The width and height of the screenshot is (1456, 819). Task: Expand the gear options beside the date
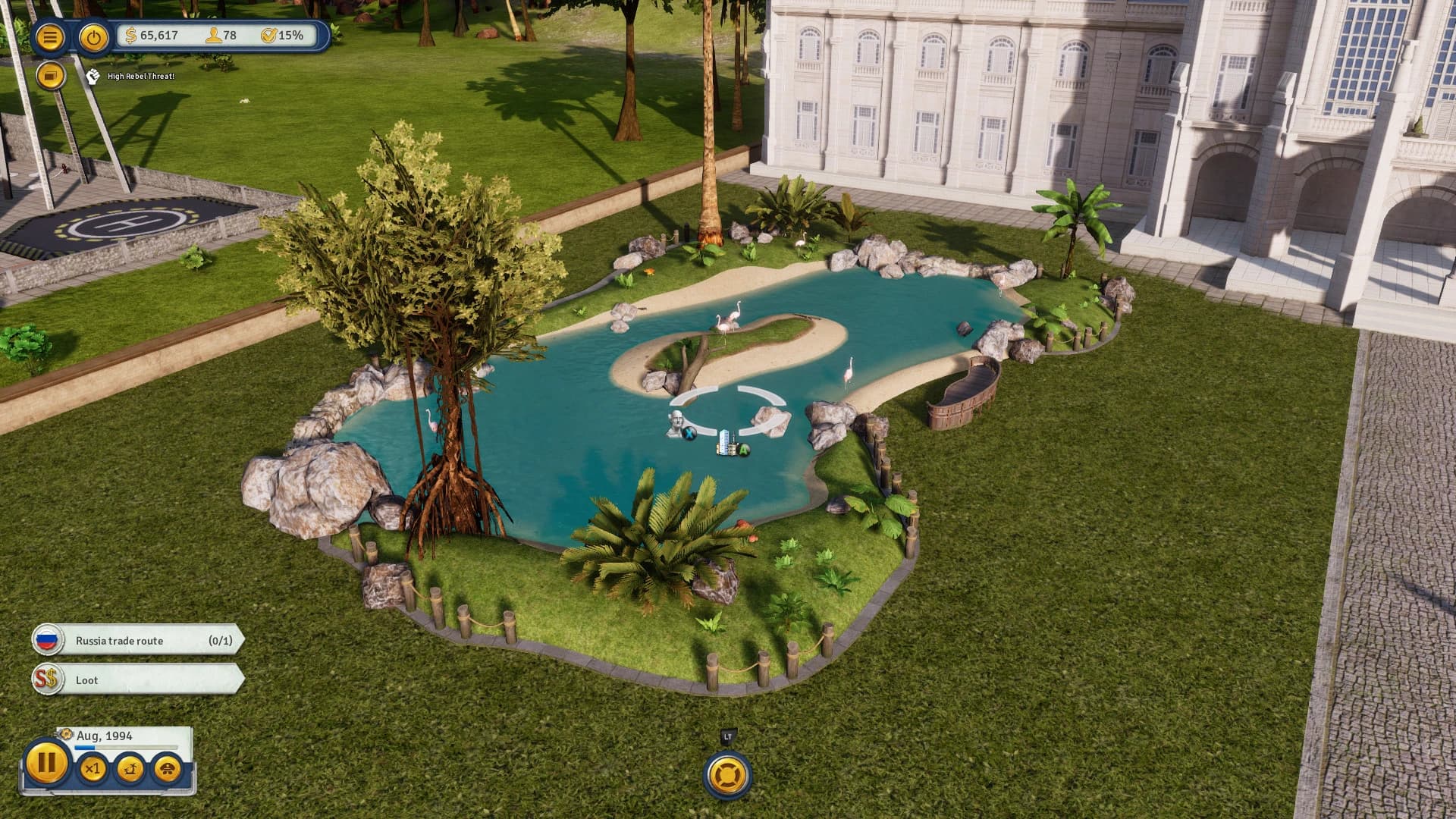[67, 733]
